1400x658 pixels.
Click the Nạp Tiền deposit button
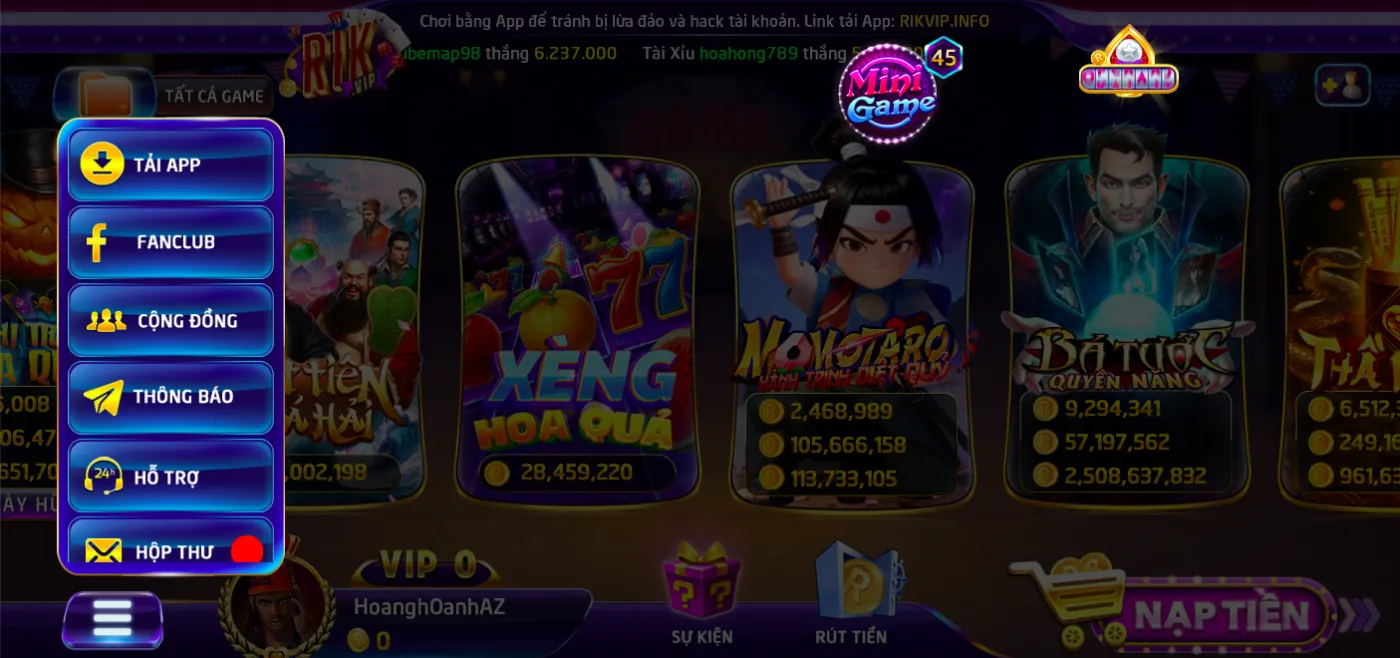[1220, 614]
